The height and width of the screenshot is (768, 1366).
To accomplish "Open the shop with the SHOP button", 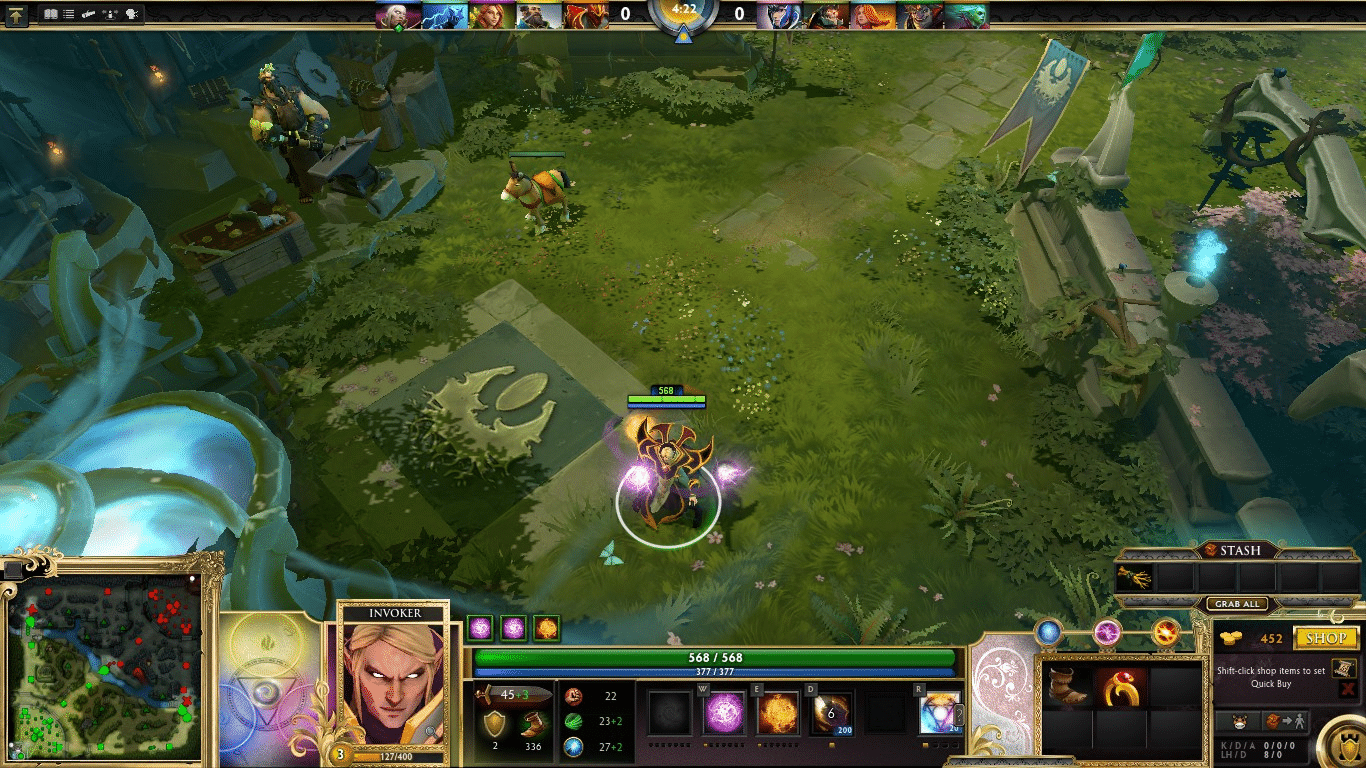I will pos(1324,637).
